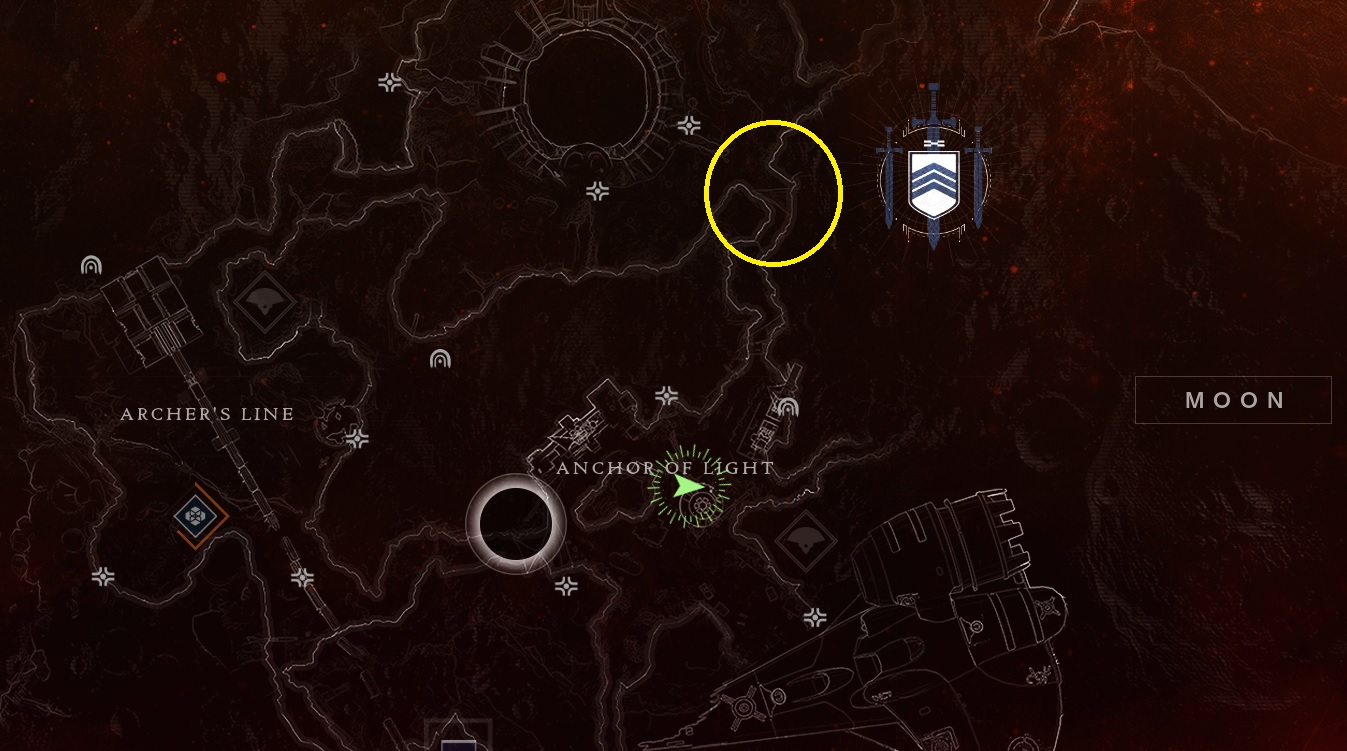1347x751 pixels.
Task: Open the black circle node with white ring
Action: click(515, 524)
